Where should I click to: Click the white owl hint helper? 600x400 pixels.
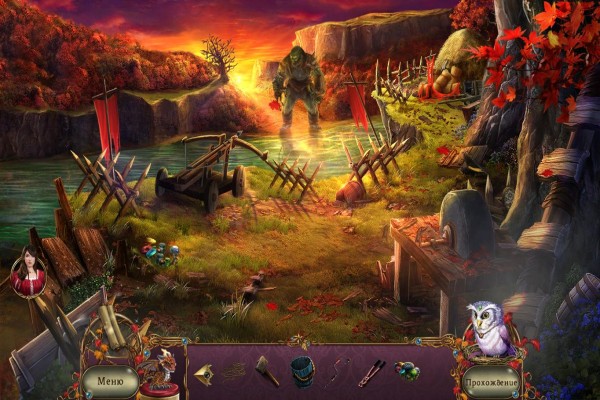click(487, 327)
